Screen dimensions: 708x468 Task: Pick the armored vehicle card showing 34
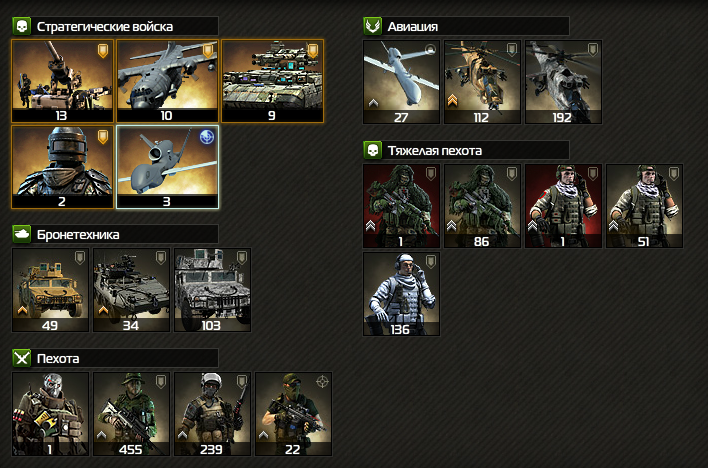pyautogui.click(x=131, y=288)
